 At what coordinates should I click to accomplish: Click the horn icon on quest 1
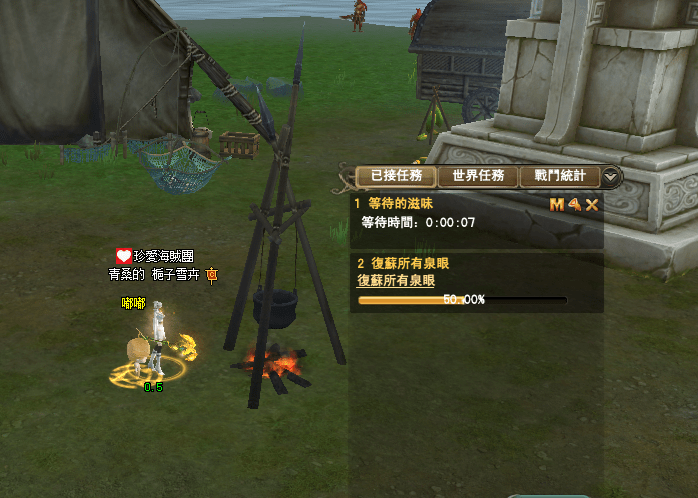tap(575, 204)
